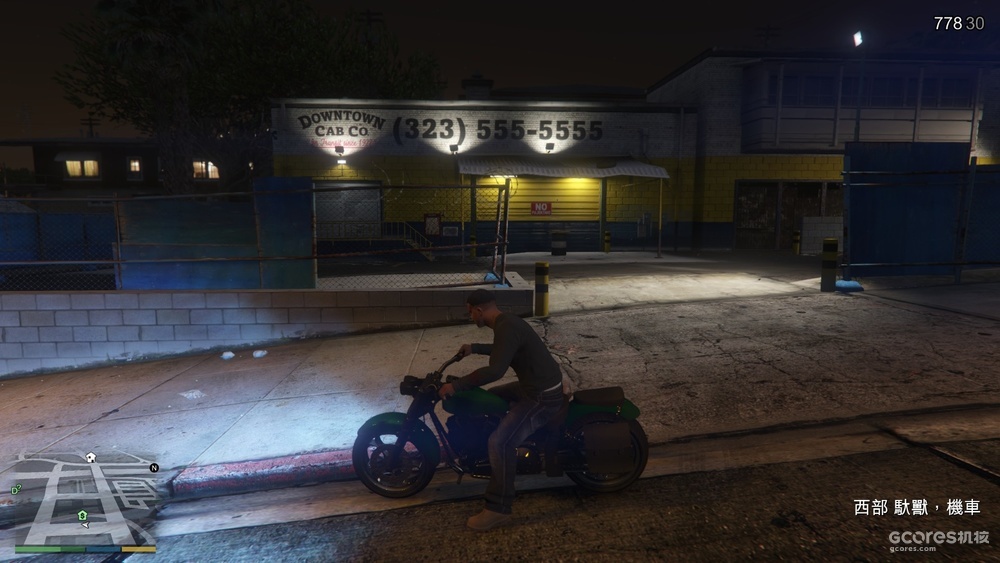1000x563 pixels.
Task: Click the north N compass marker on minimap
Action: click(x=154, y=467)
